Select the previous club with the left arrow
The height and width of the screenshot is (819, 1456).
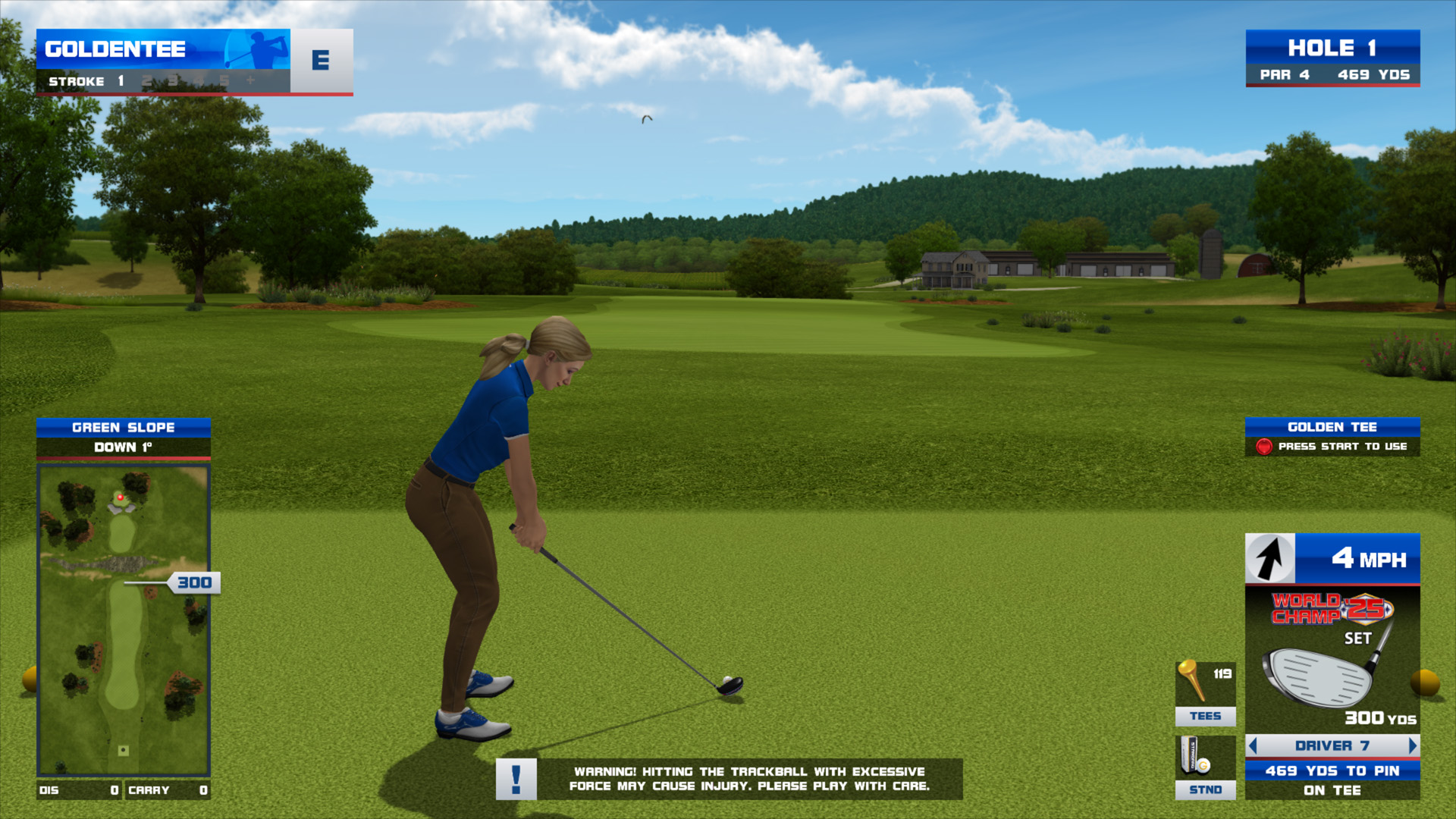pyautogui.click(x=1253, y=745)
